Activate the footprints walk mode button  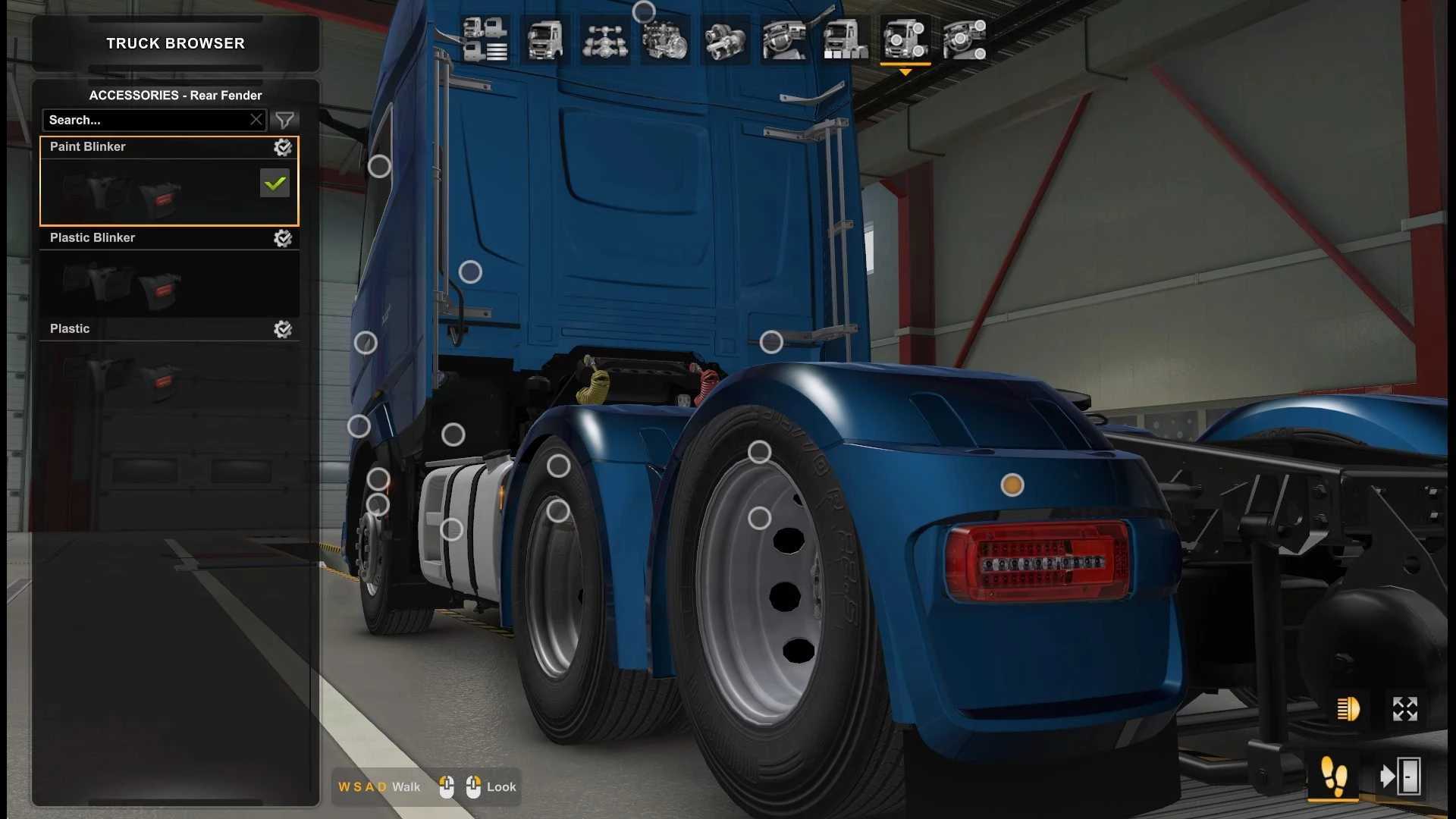[1333, 776]
